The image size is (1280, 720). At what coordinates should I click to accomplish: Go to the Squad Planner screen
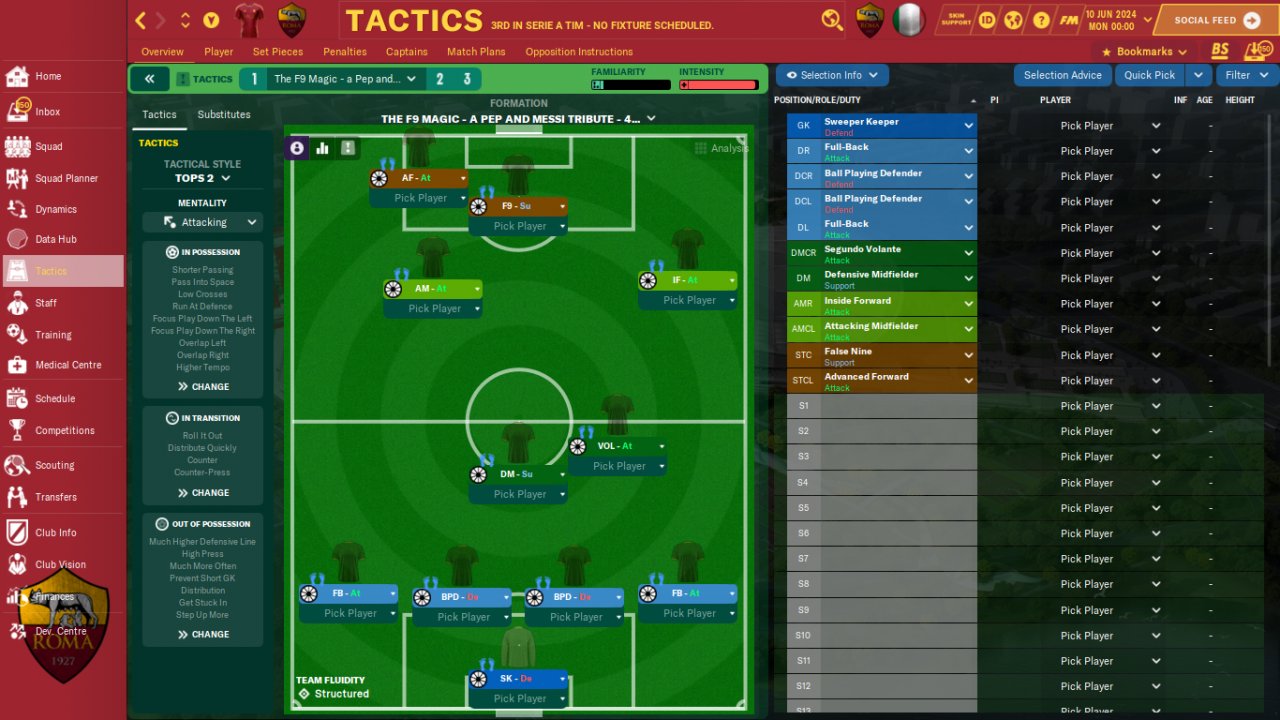66,178
